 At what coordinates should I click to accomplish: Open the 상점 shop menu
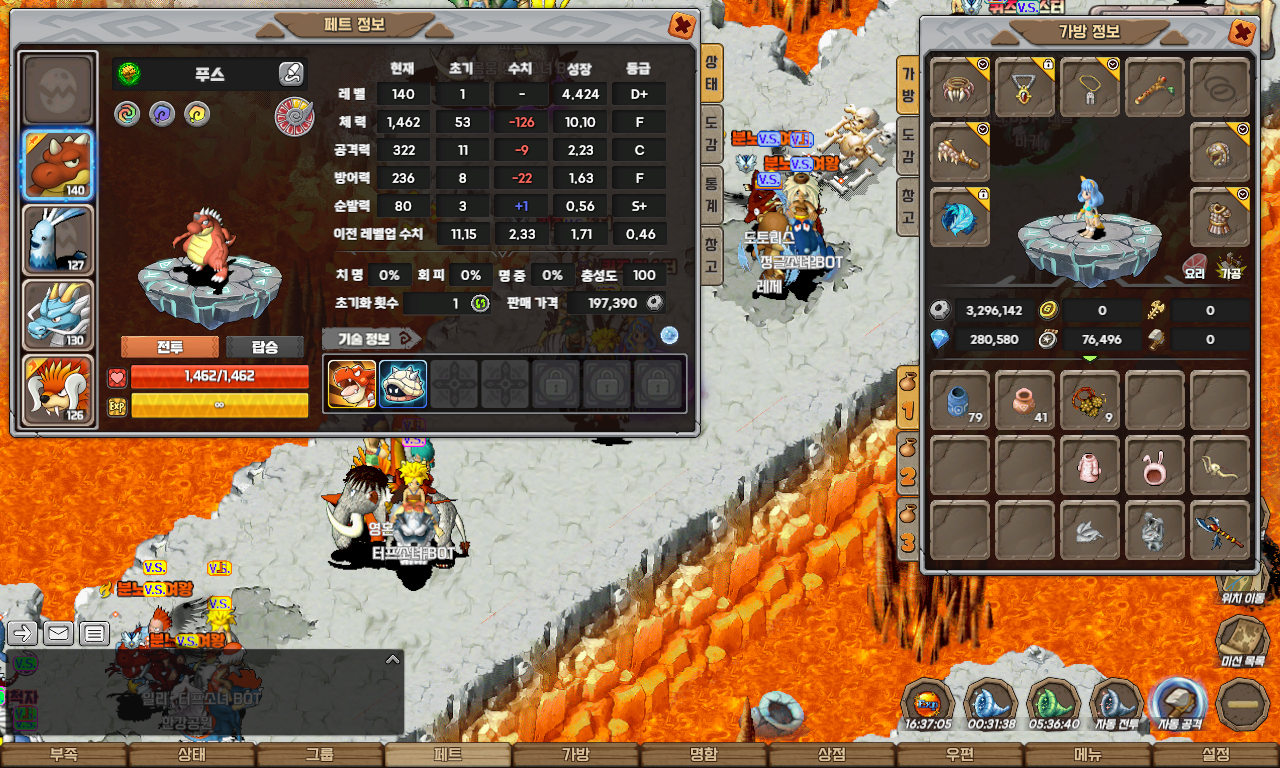(x=832, y=755)
